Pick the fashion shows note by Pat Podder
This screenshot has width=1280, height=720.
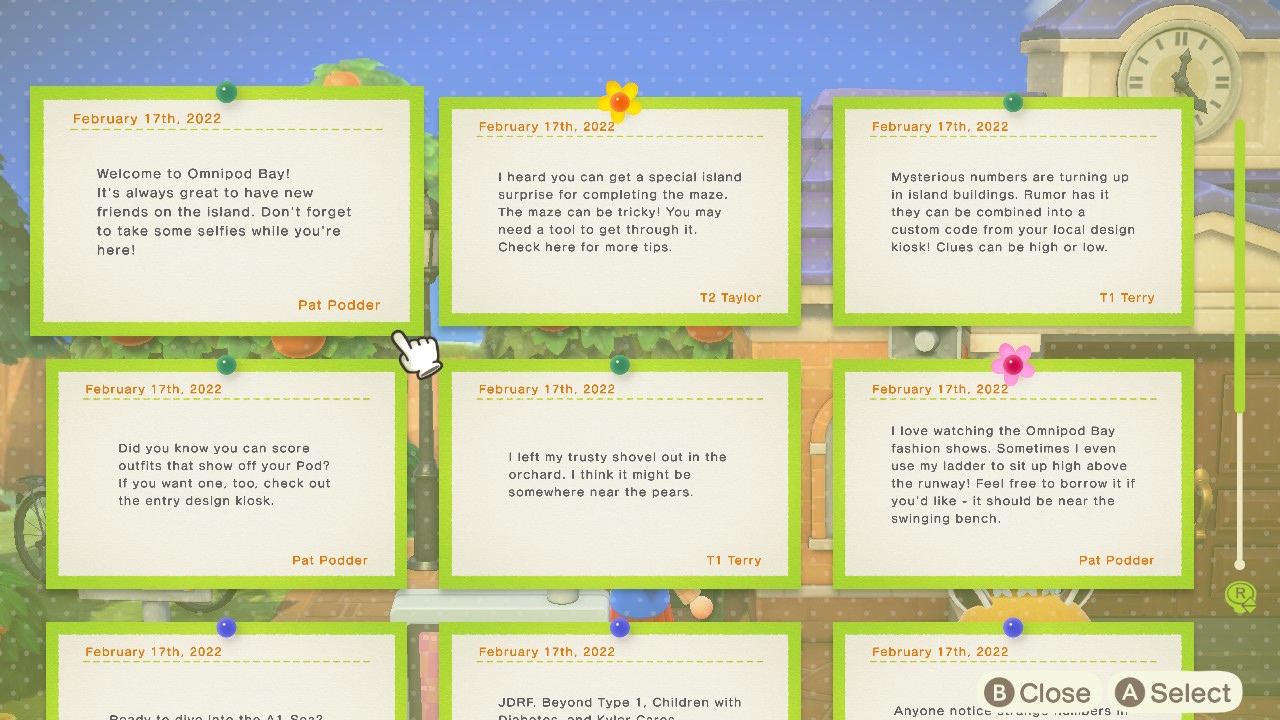[1013, 475]
